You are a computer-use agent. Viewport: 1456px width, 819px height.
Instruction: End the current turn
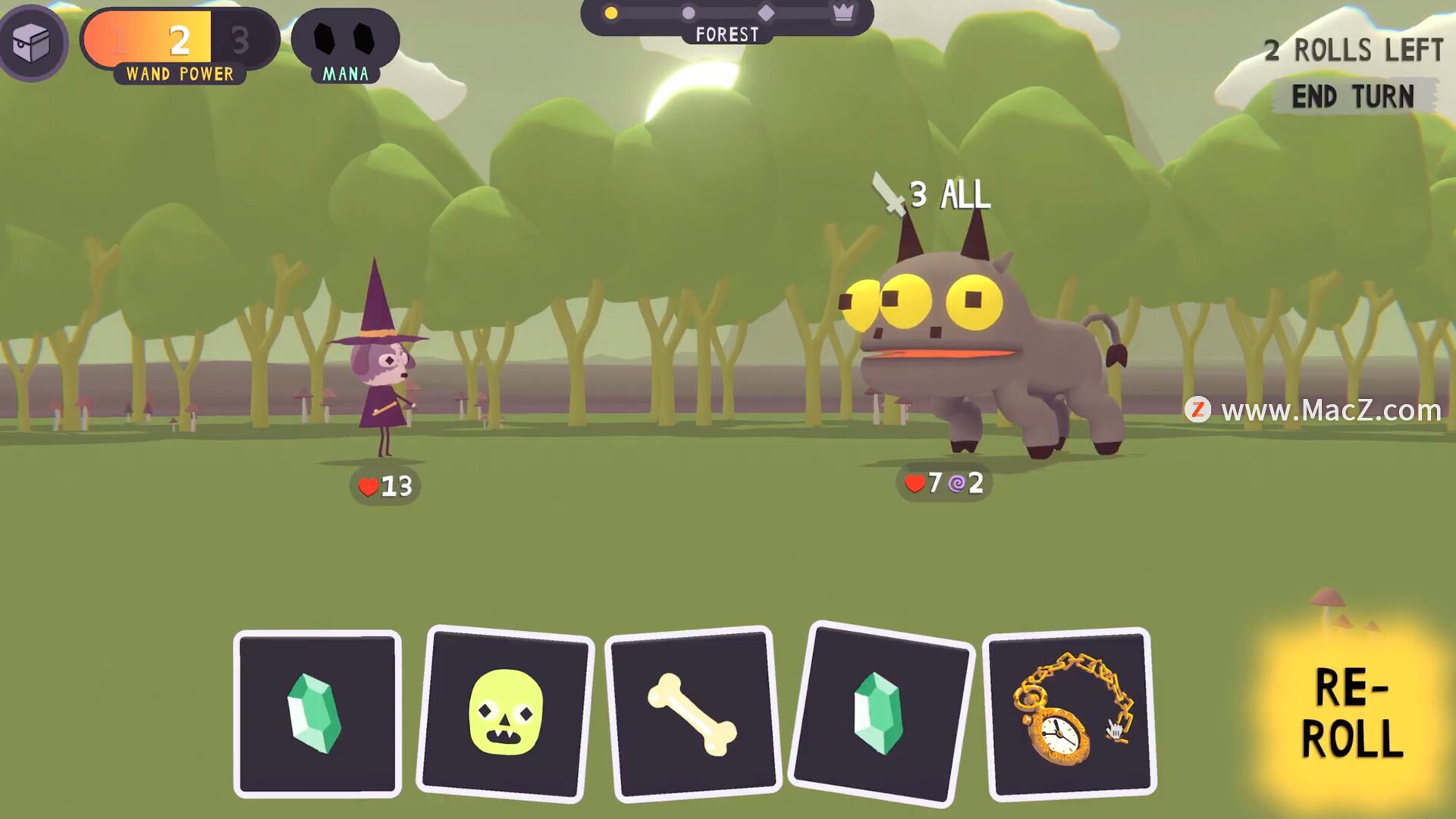tap(1353, 97)
